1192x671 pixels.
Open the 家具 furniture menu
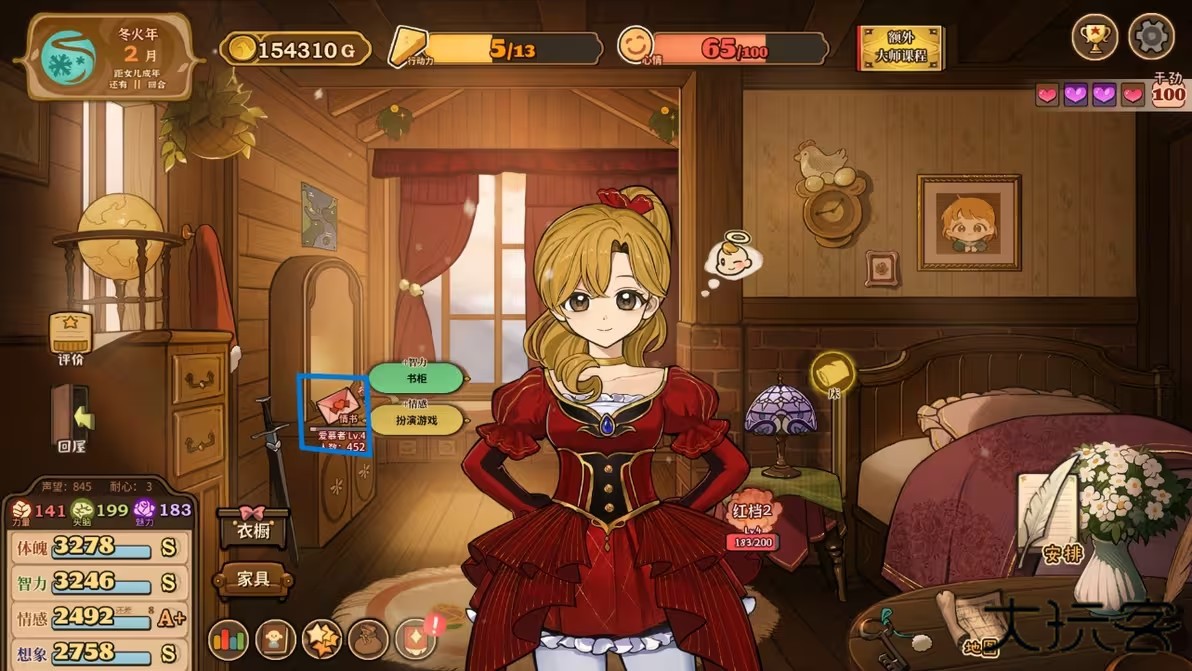click(253, 579)
